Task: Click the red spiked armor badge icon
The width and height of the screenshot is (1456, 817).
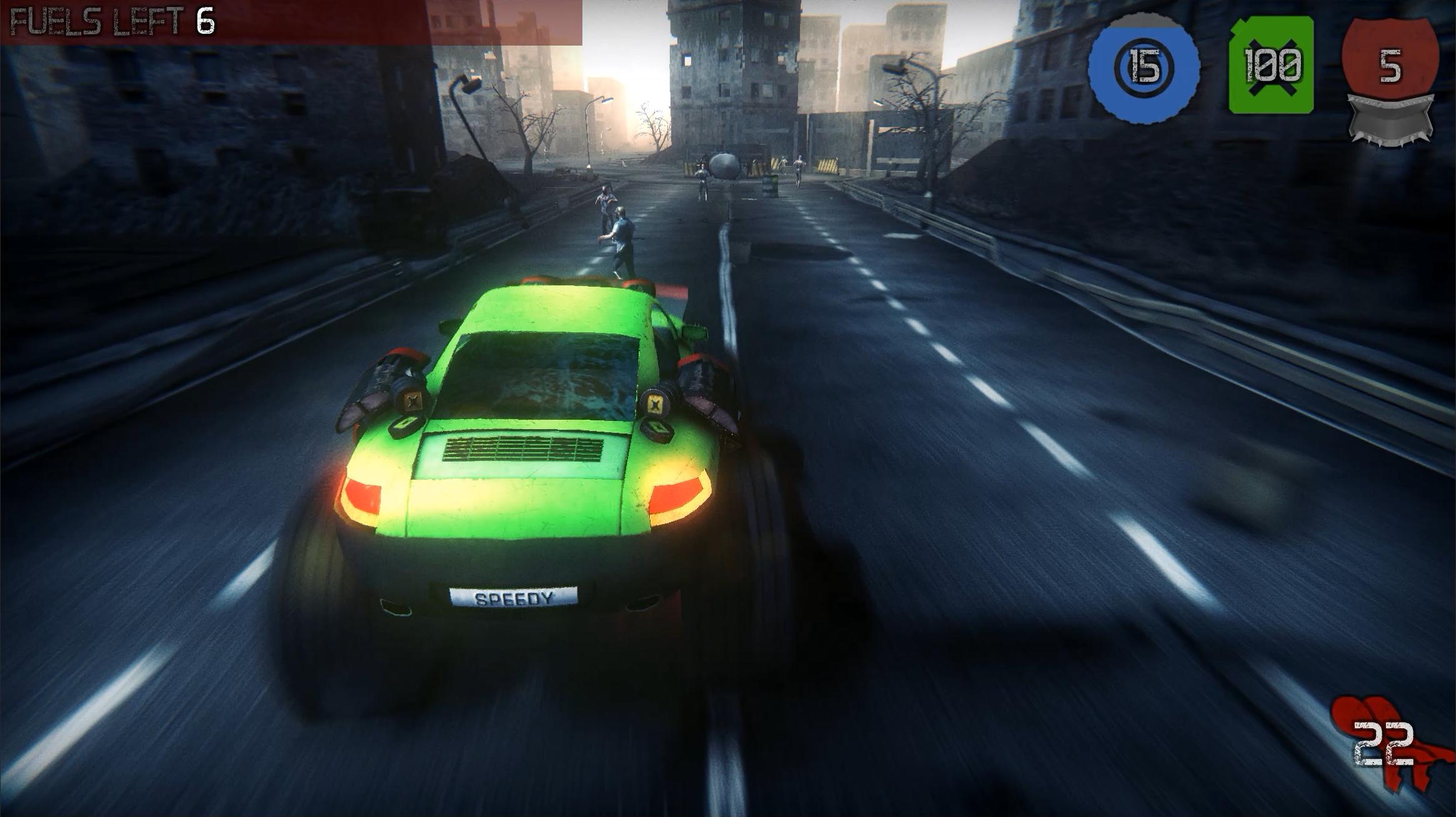Action: point(1390,78)
